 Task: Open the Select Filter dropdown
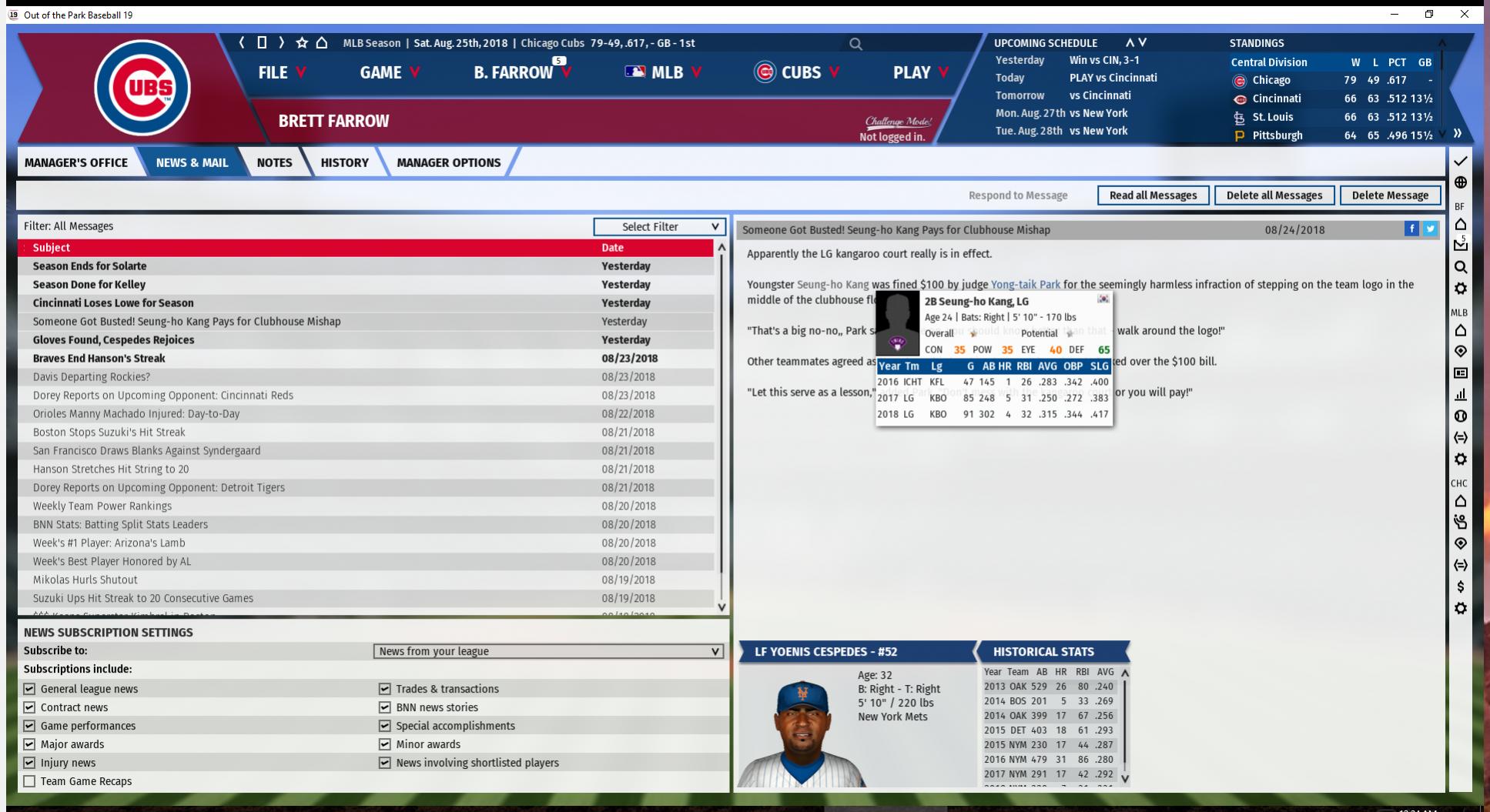[659, 226]
